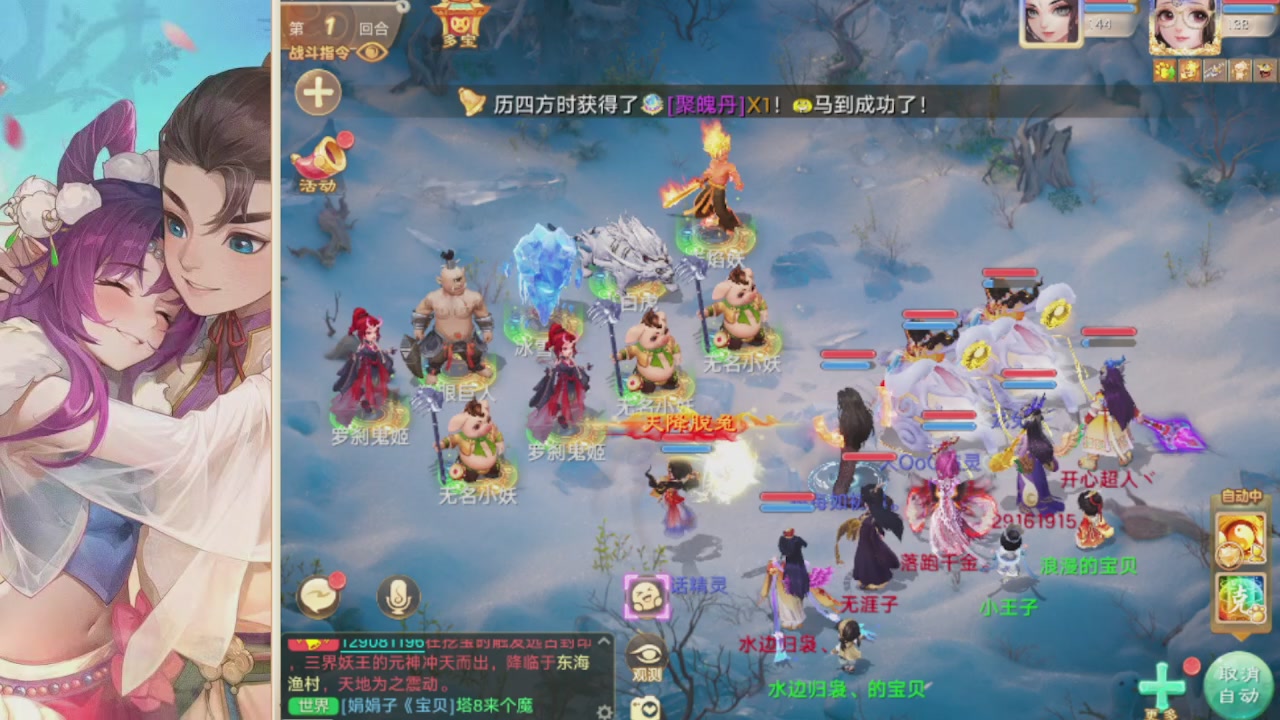Image resolution: width=1280 pixels, height=720 pixels.
Task: Click the blue ID link 129081196 in chat
Action: tap(382, 644)
